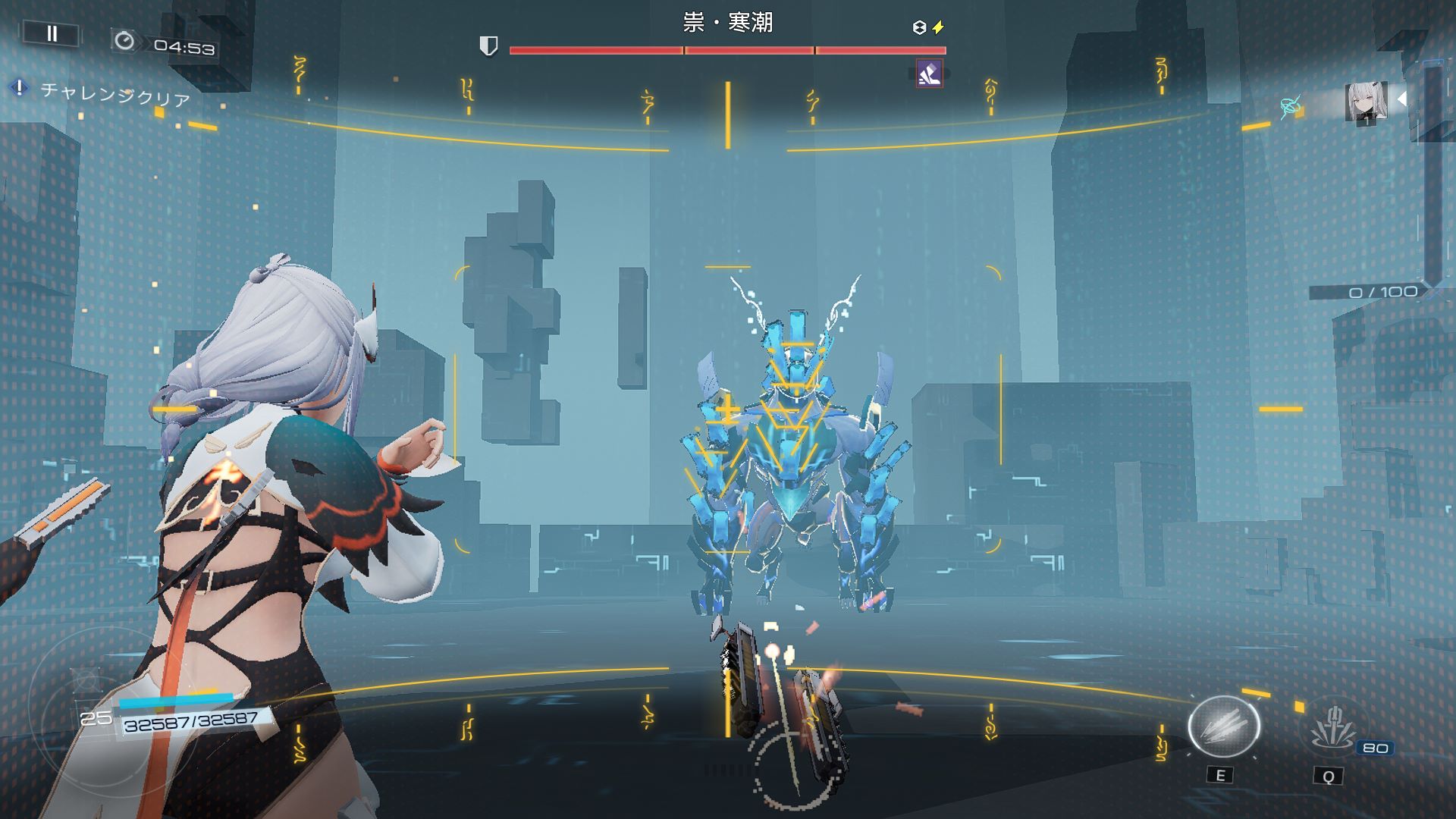
Task: Select the white-haired character portrait
Action: [x=1366, y=102]
